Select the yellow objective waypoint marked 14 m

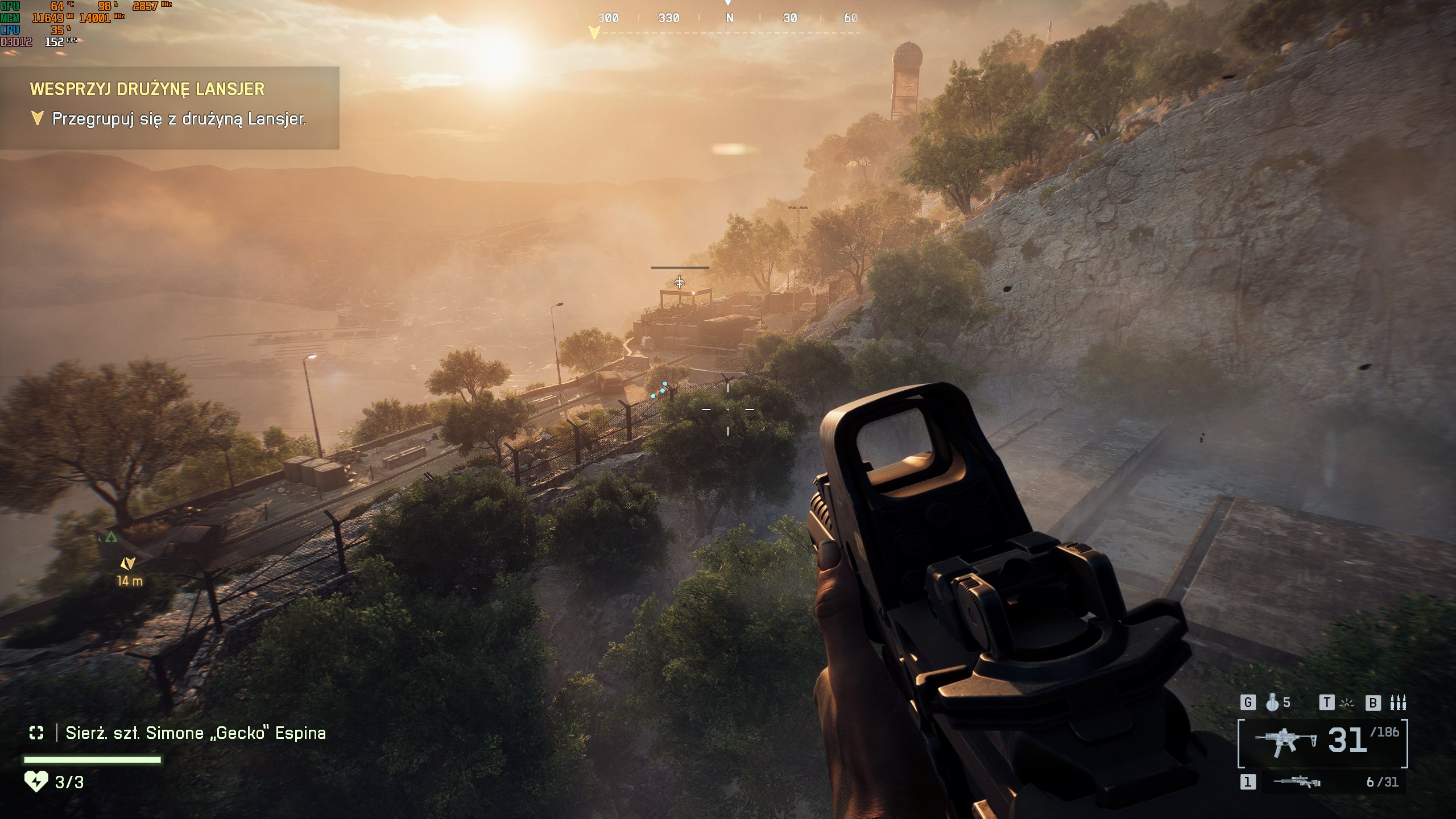tap(128, 564)
